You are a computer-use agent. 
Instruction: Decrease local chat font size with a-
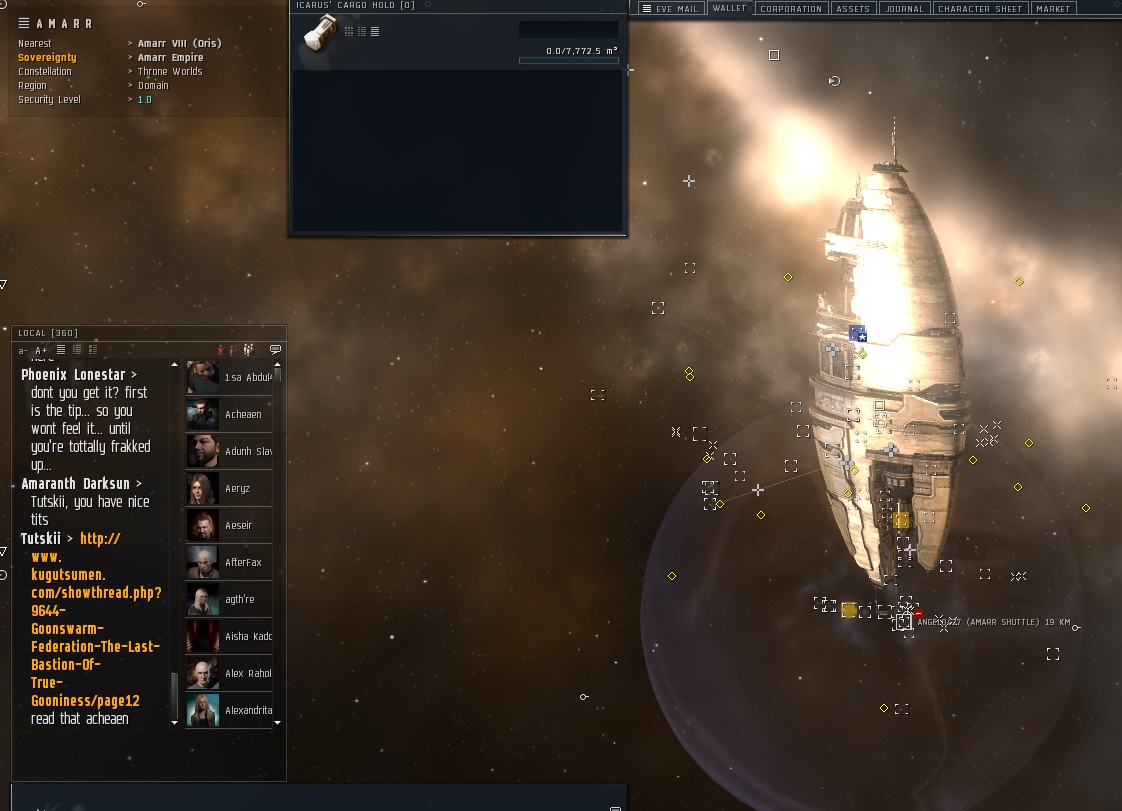23,351
